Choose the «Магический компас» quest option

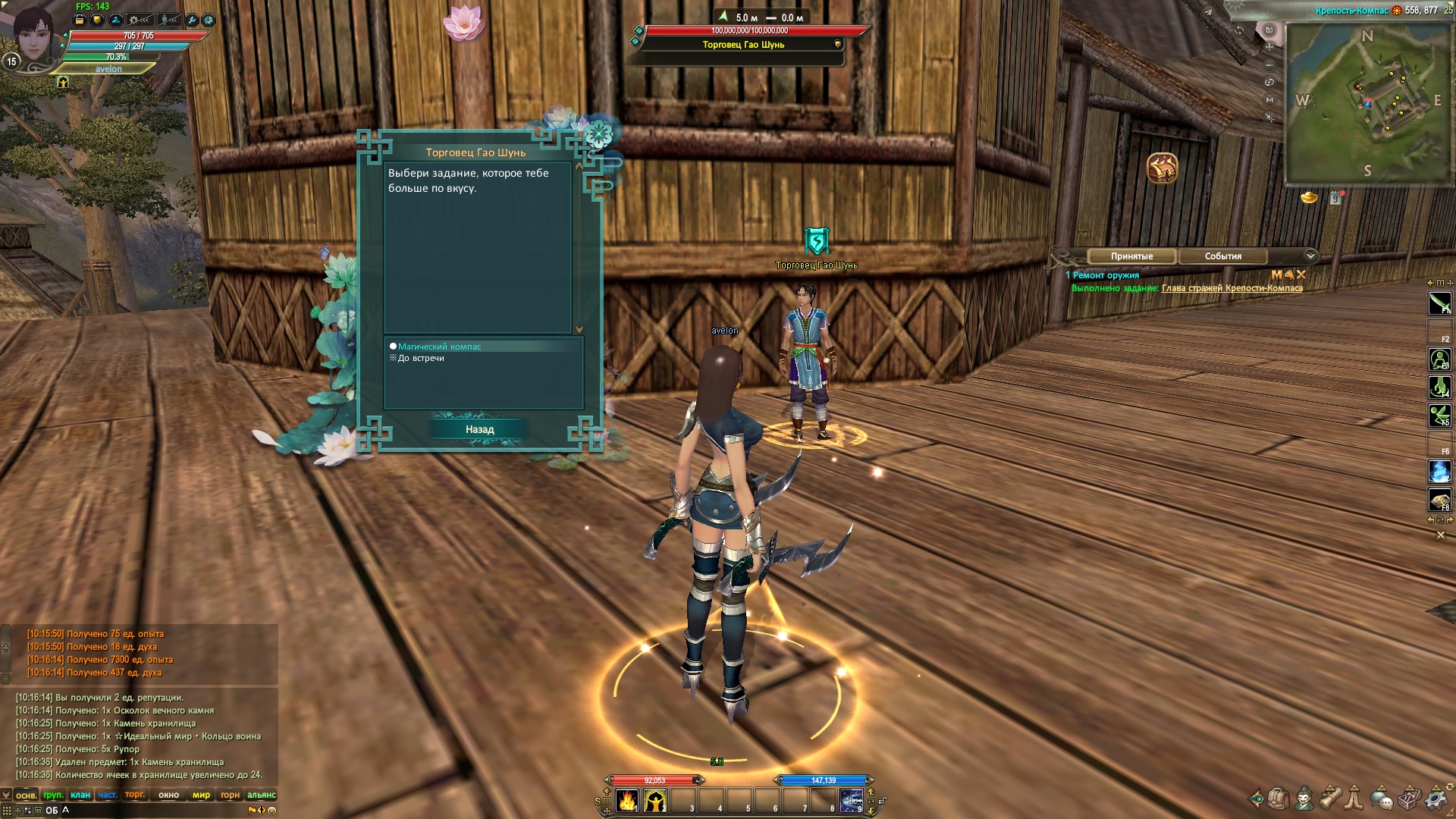pyautogui.click(x=439, y=347)
